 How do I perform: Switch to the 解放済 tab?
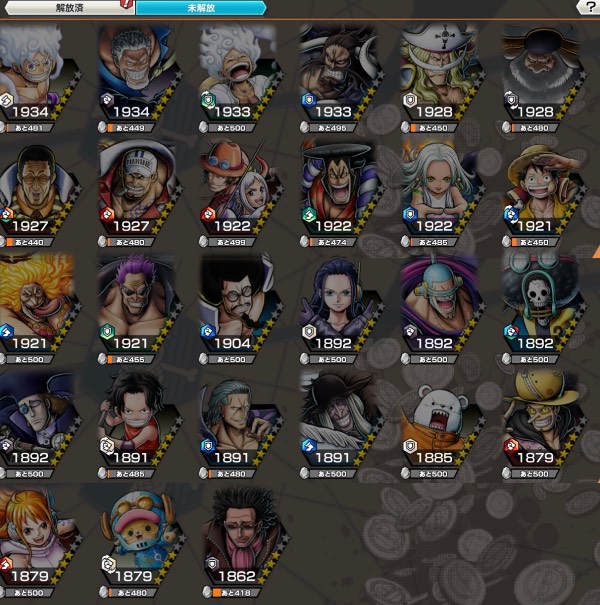(x=66, y=7)
